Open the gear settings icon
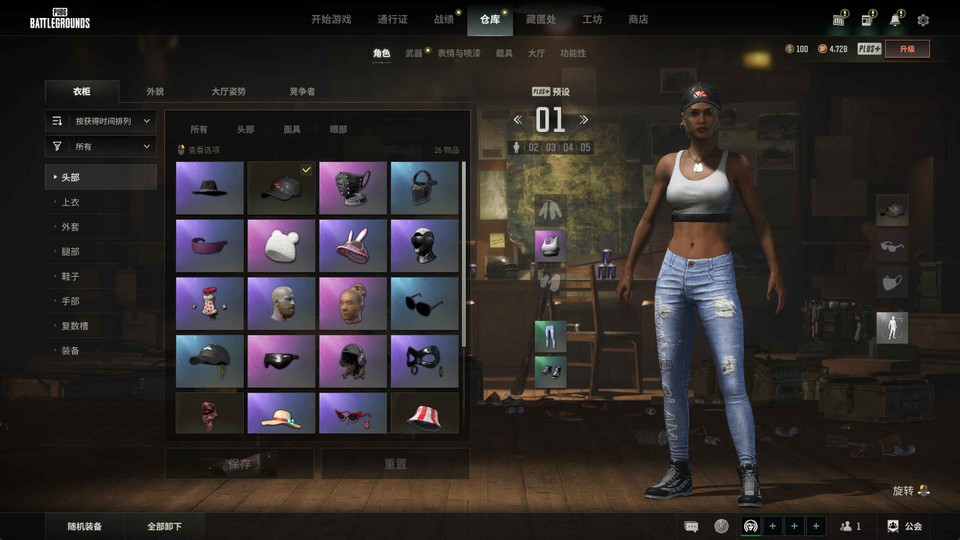 click(923, 20)
